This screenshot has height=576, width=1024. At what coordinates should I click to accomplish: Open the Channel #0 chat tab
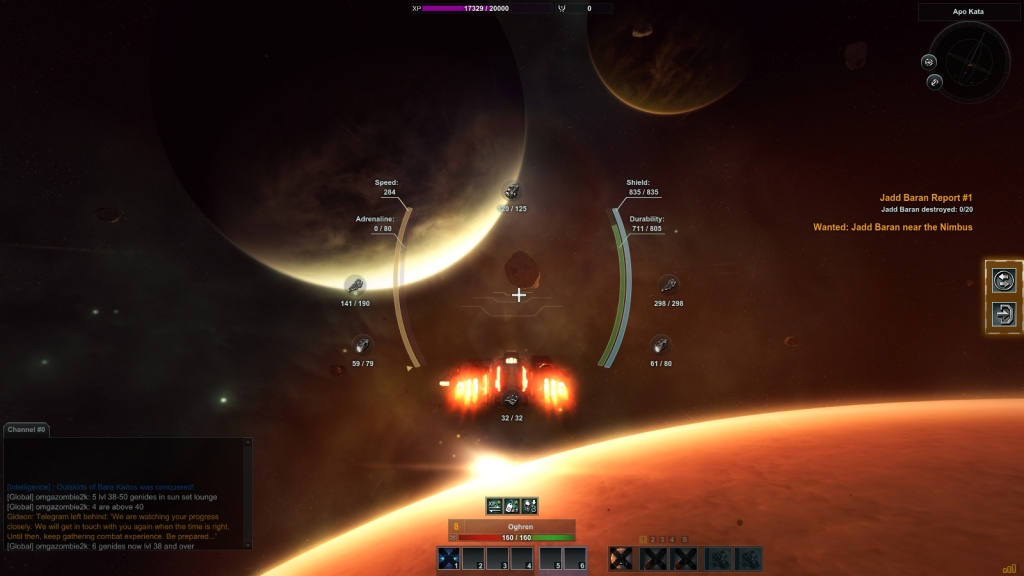pyautogui.click(x=27, y=429)
